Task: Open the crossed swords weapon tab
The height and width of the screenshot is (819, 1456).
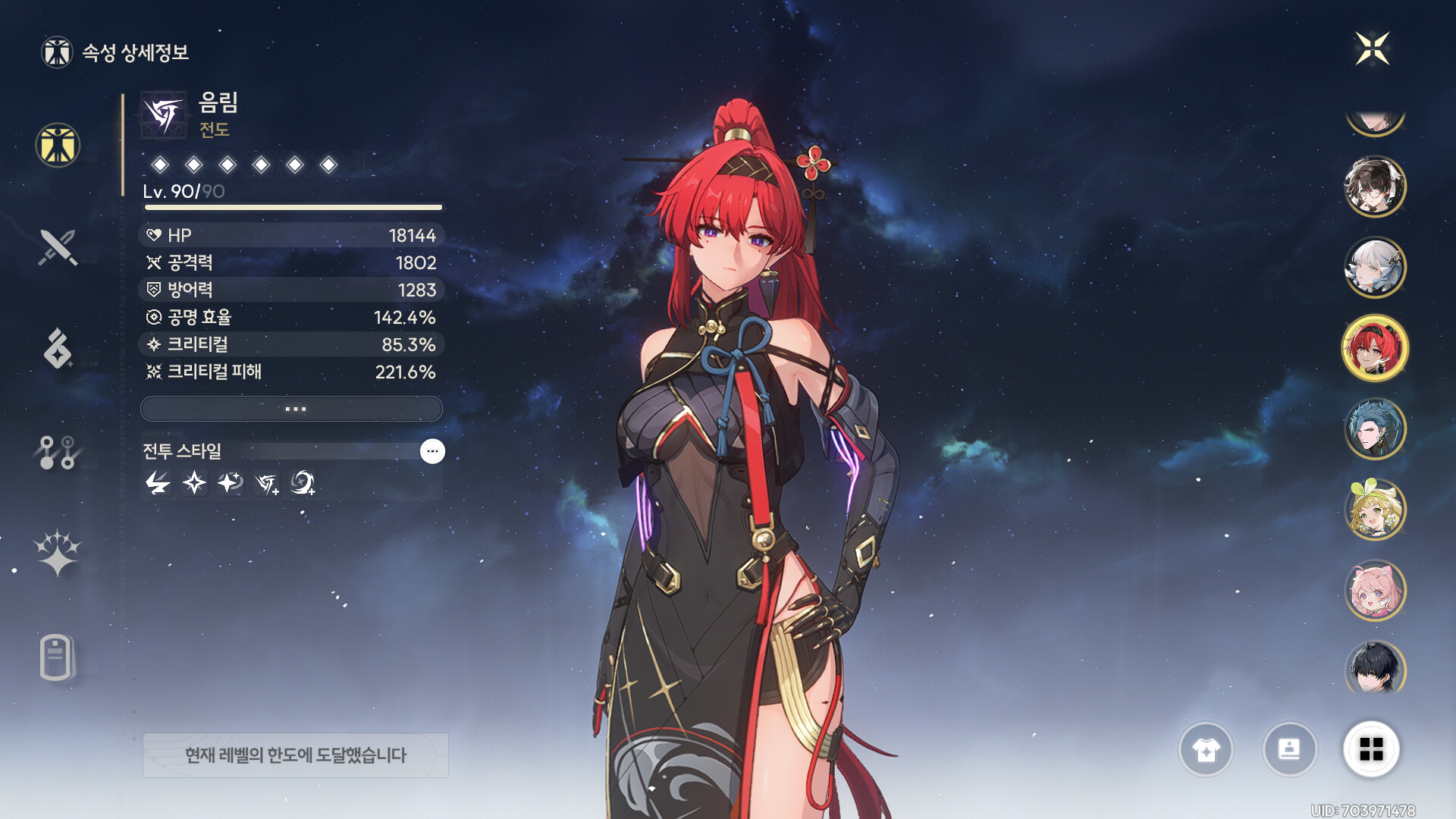Action: click(x=58, y=247)
